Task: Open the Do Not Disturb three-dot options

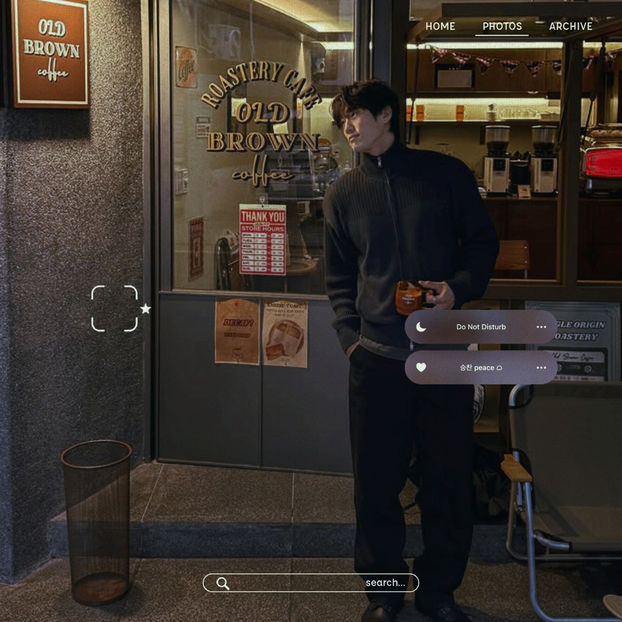Action: point(541,327)
